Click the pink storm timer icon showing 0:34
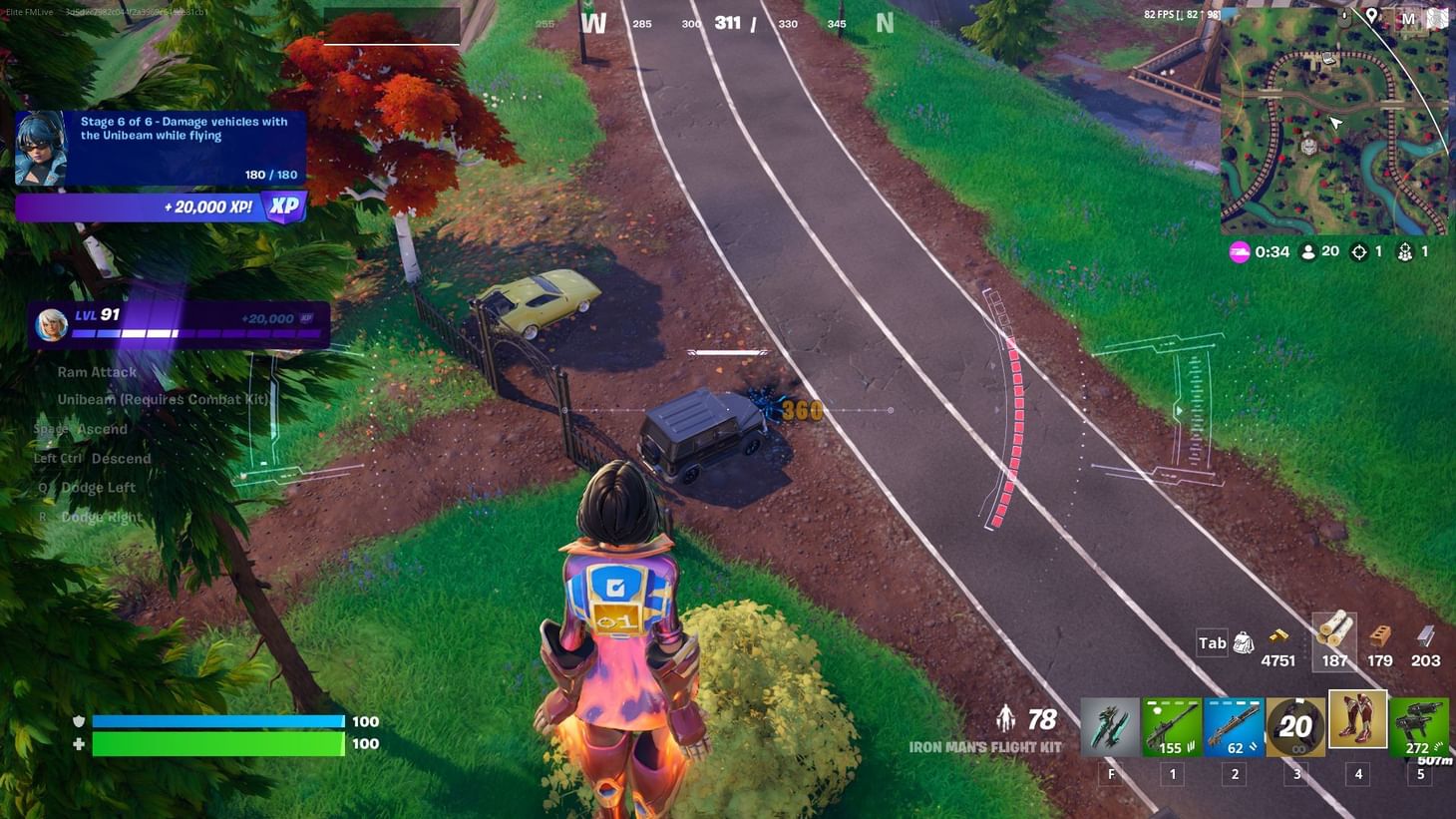The height and width of the screenshot is (819, 1456). pos(1239,252)
